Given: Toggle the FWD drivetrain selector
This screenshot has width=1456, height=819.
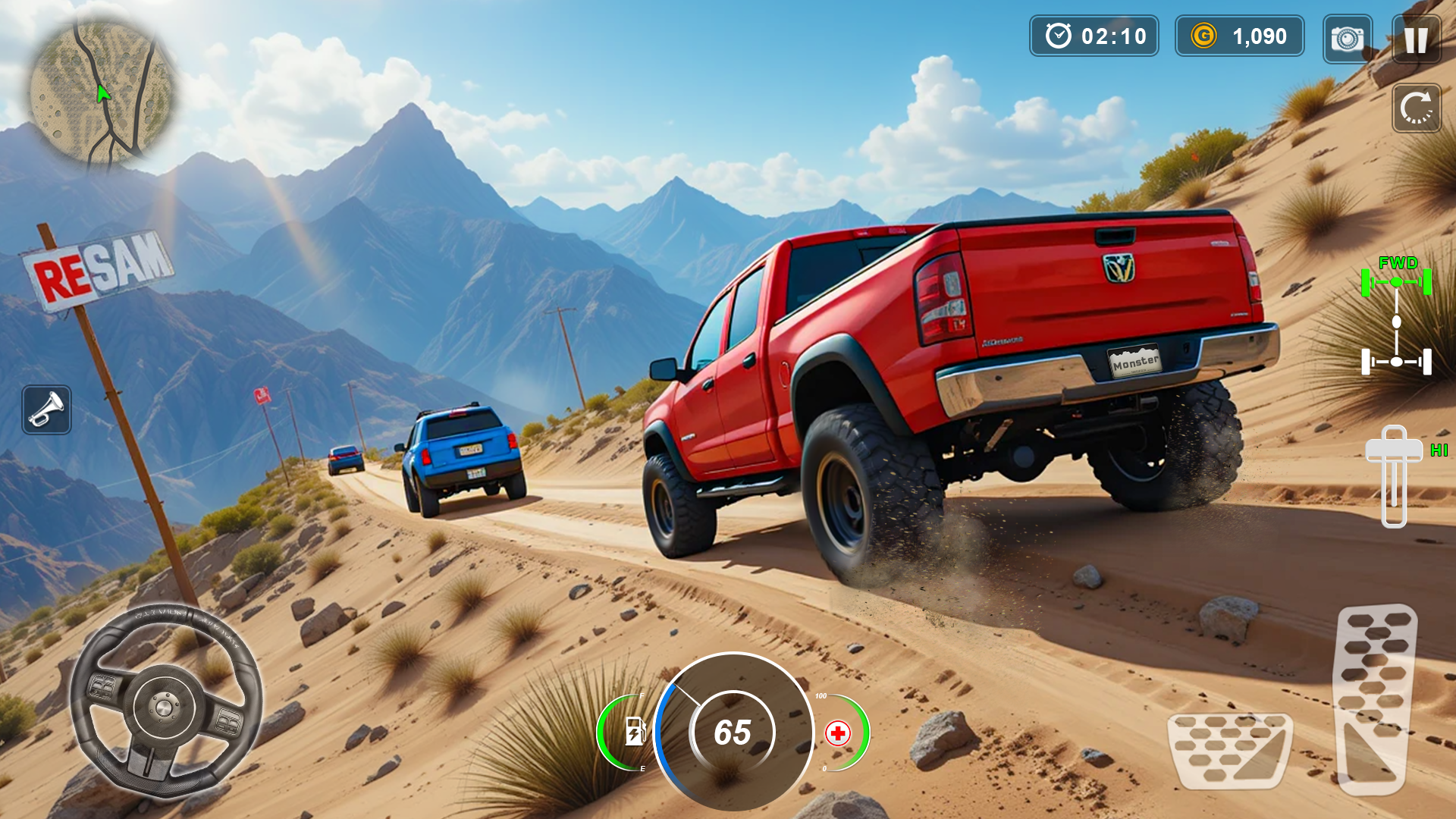Looking at the screenshot, I should click(1396, 320).
